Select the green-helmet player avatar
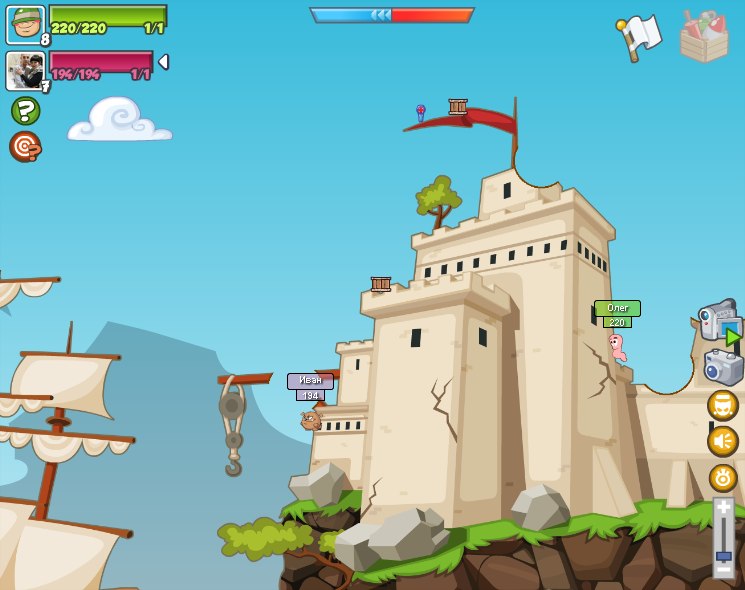The width and height of the screenshot is (745, 590). pyautogui.click(x=25, y=24)
